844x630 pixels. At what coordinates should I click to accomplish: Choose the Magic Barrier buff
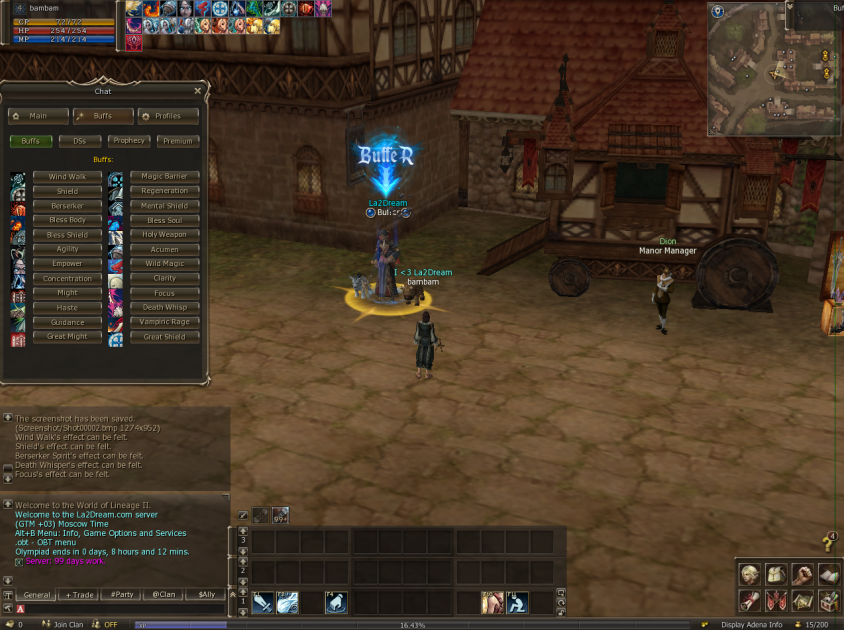coord(165,176)
